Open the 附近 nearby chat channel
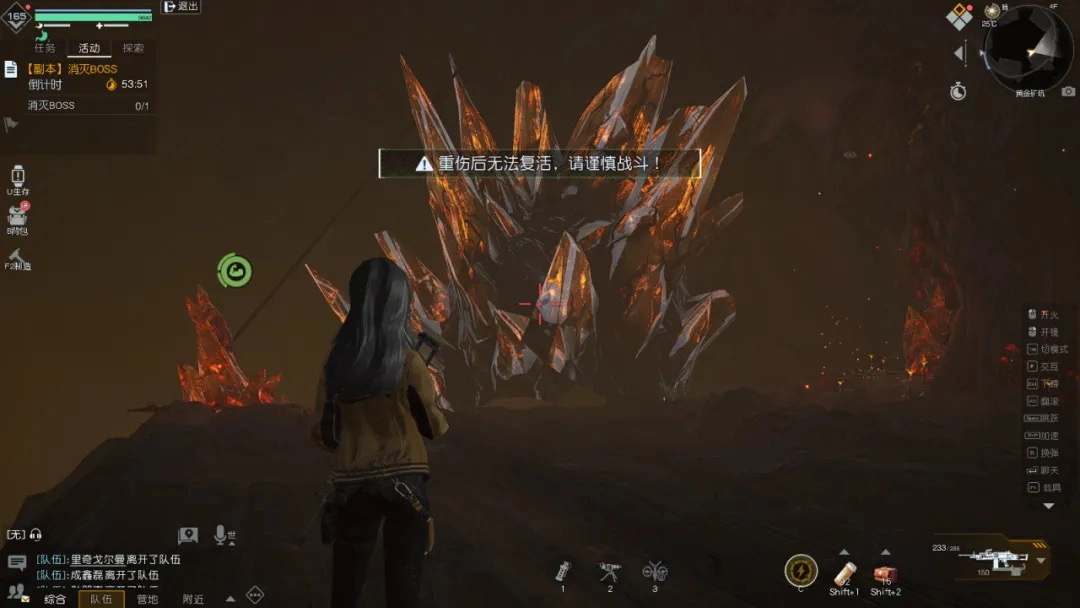 (193, 599)
